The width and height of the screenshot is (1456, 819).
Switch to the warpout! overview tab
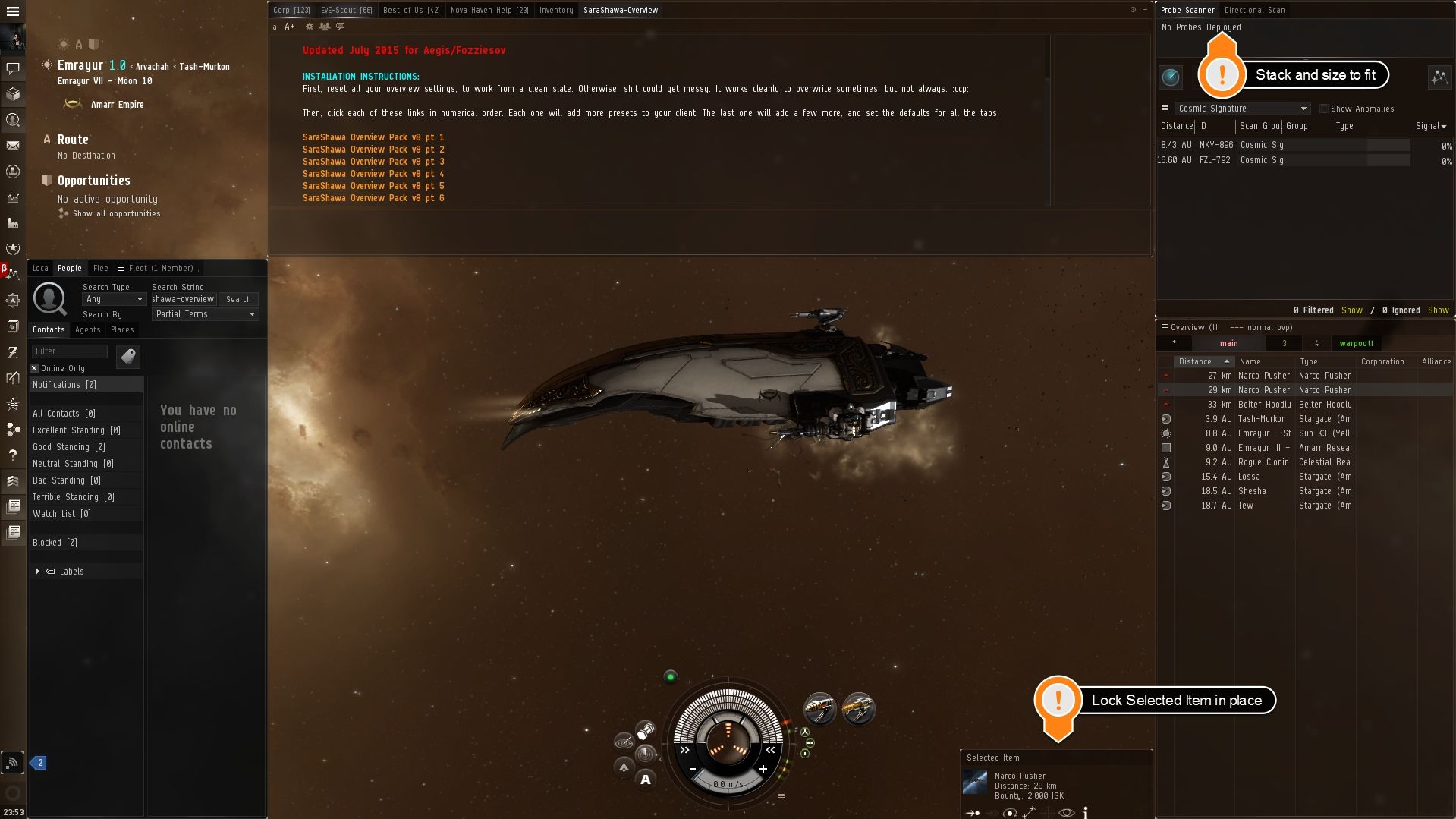(x=1357, y=343)
